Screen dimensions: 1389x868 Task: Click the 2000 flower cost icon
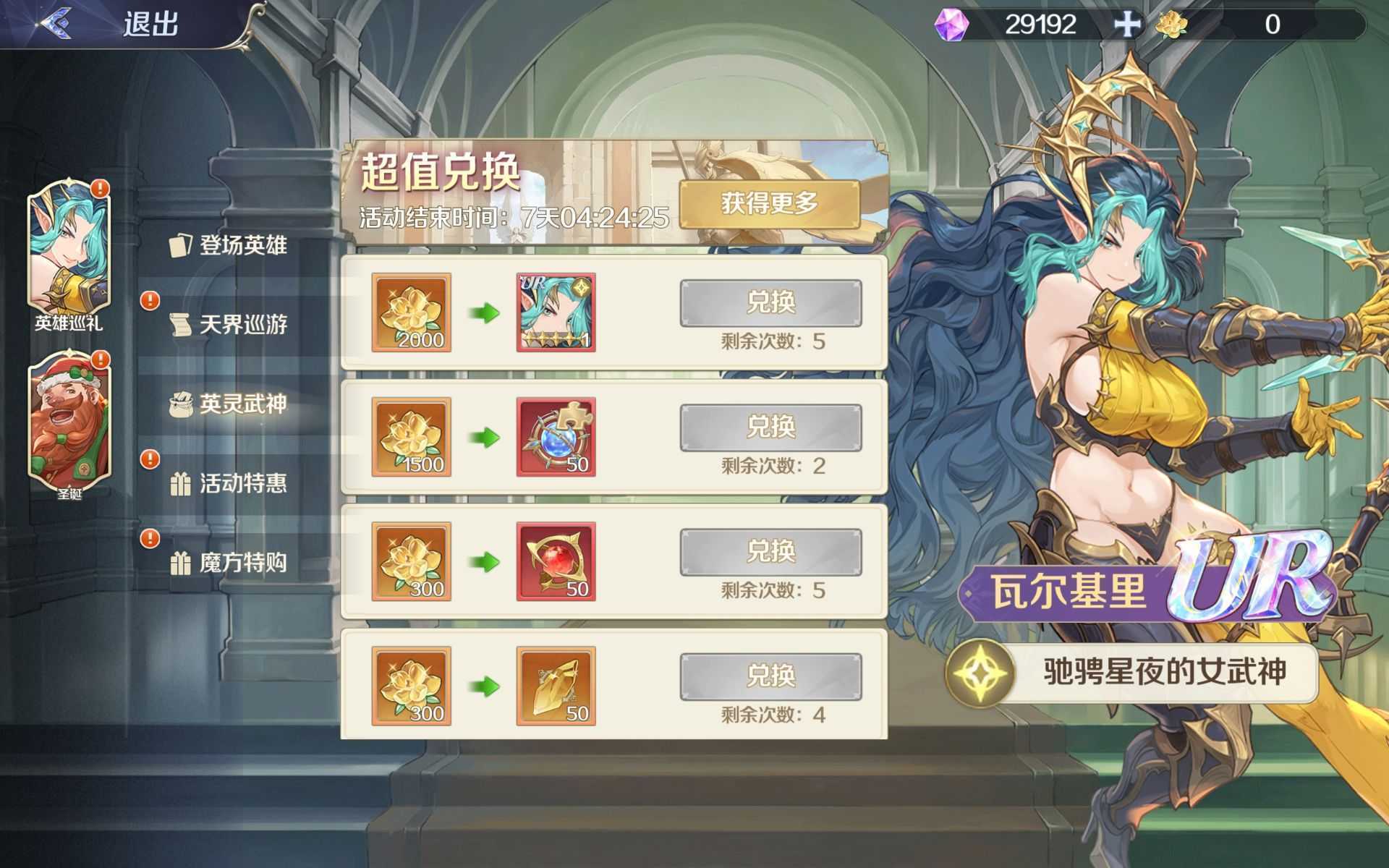click(410, 311)
